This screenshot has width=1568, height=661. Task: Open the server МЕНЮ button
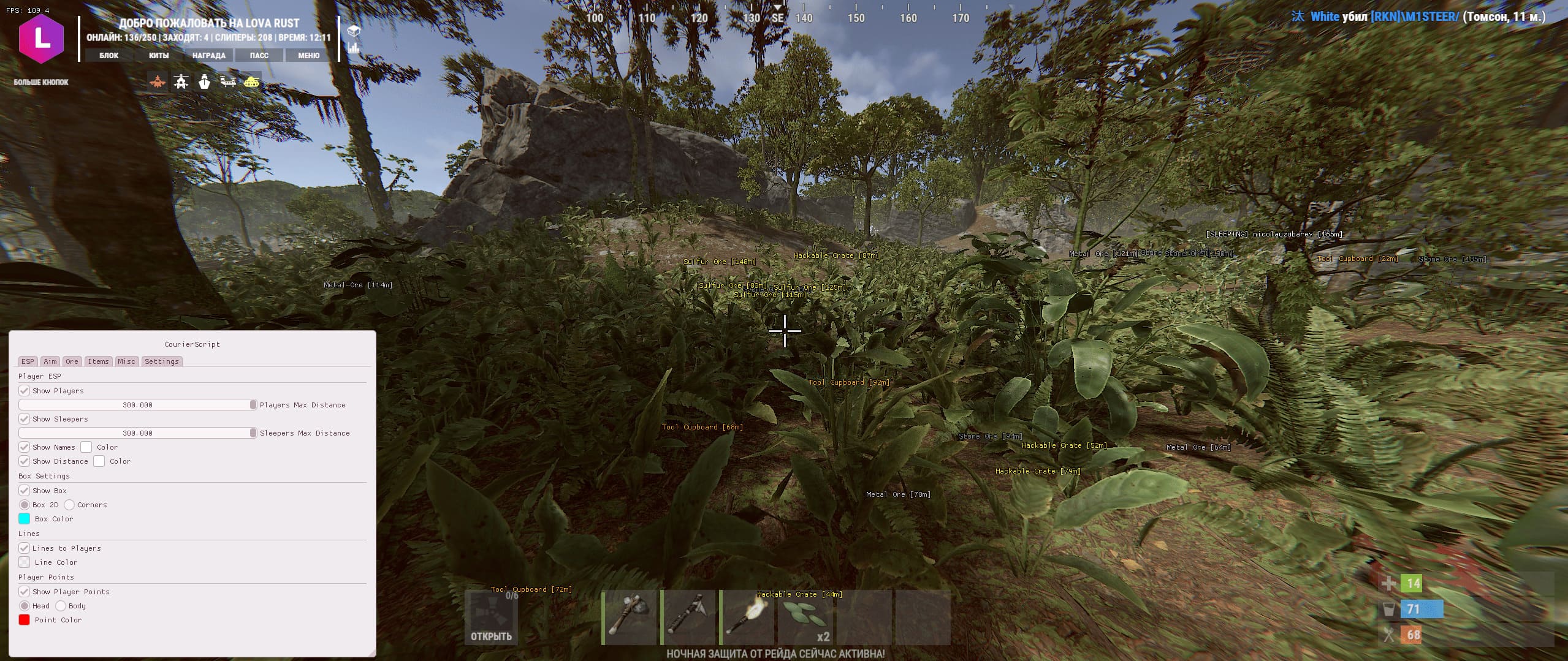click(x=309, y=55)
